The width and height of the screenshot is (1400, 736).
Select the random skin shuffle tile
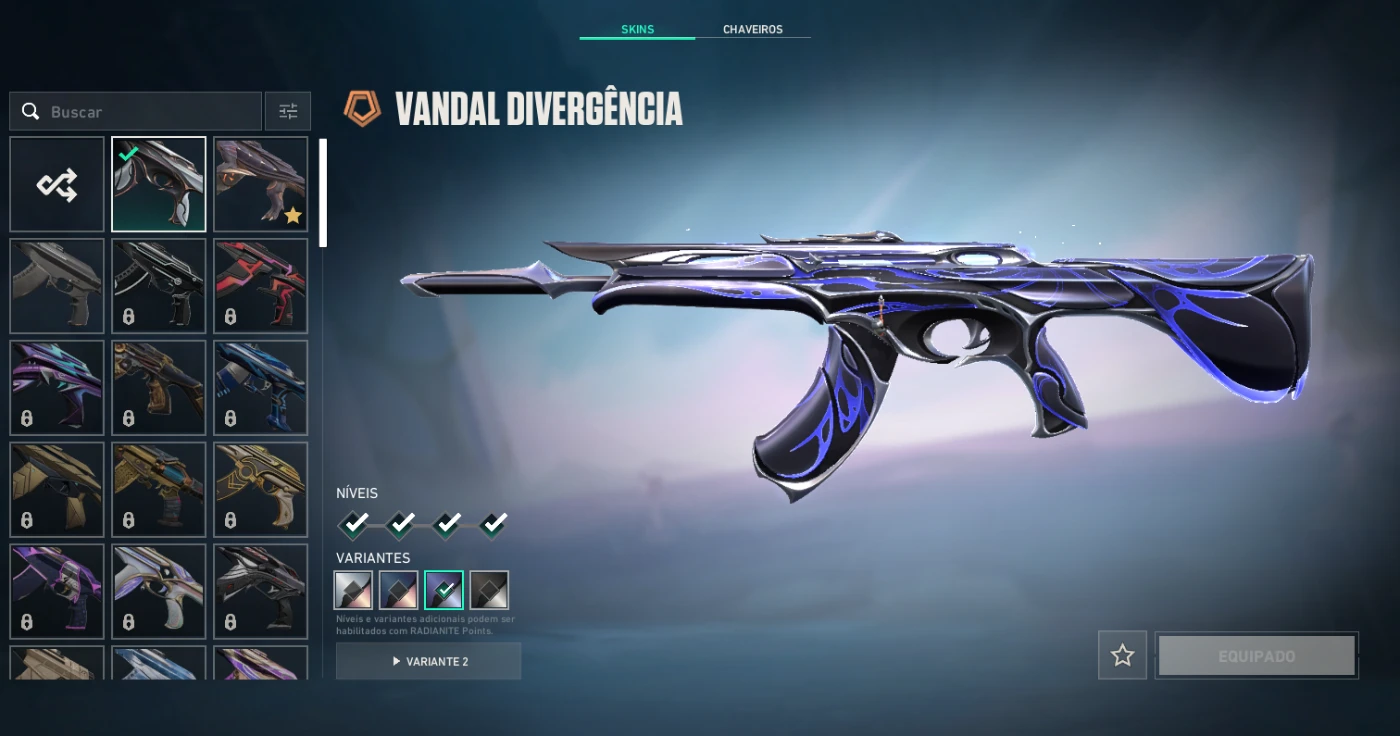[x=57, y=185]
